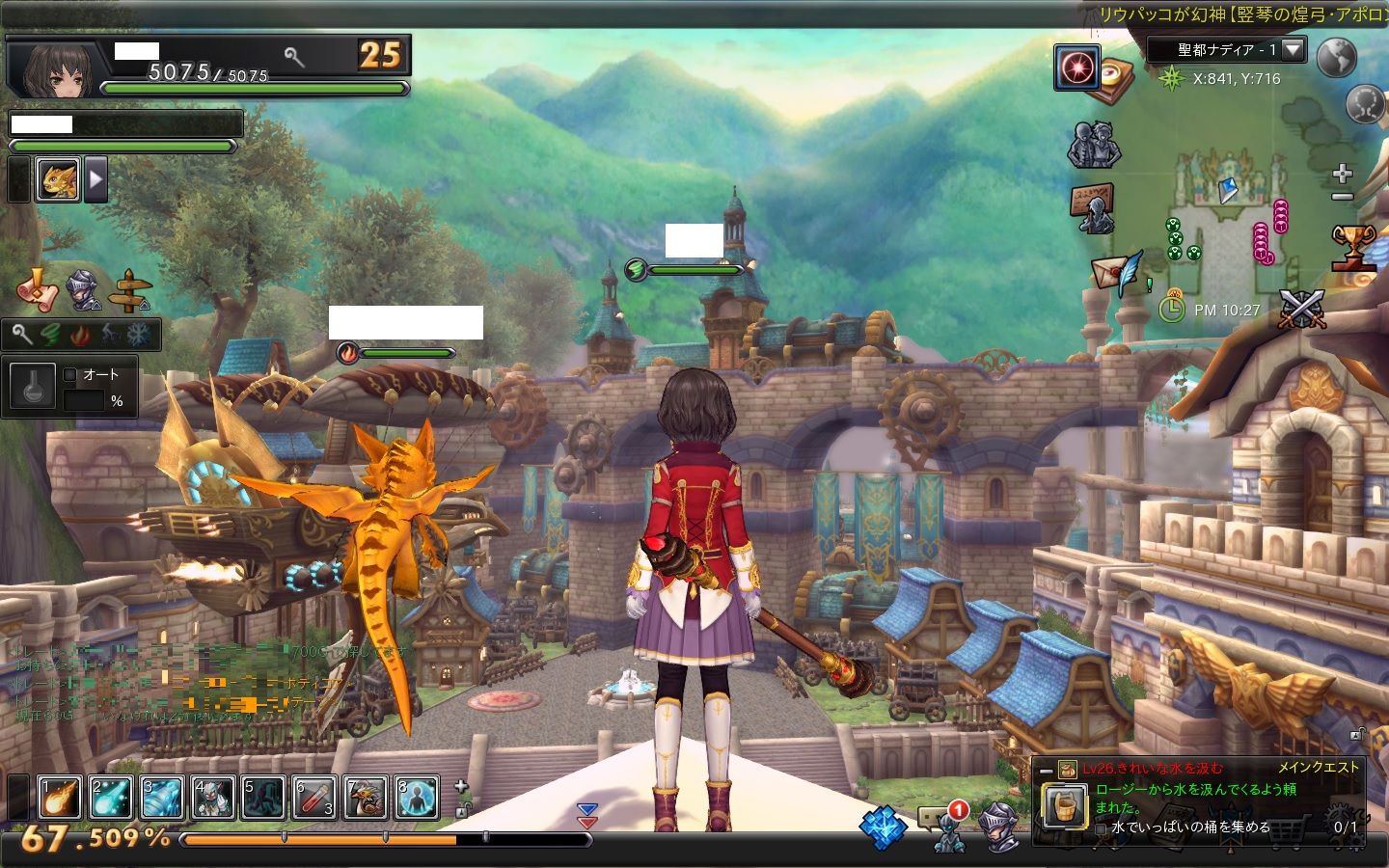Open the crossed swords battle icon
The height and width of the screenshot is (868, 1389).
(1302, 310)
